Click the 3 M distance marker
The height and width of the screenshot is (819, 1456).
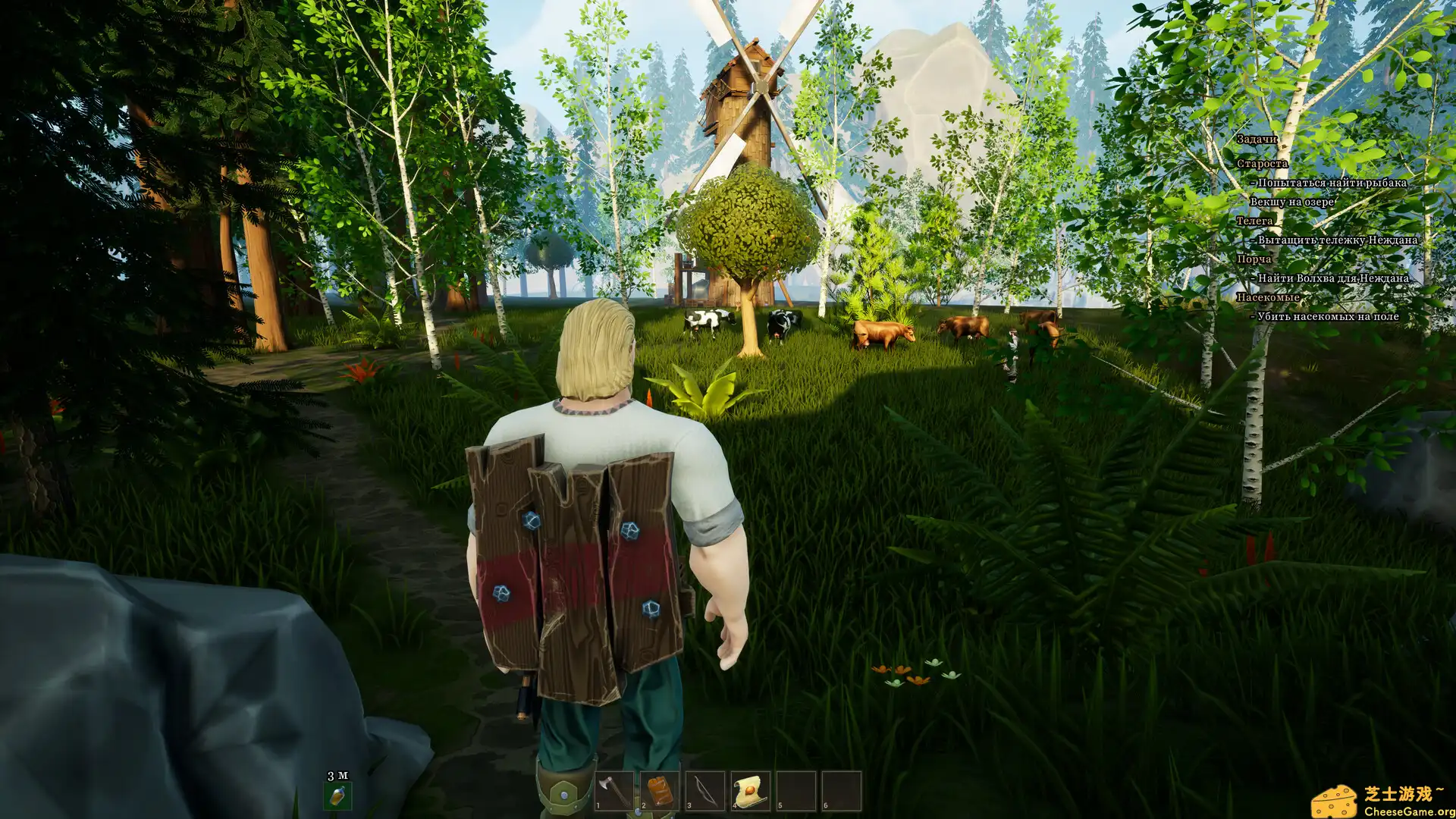337,774
